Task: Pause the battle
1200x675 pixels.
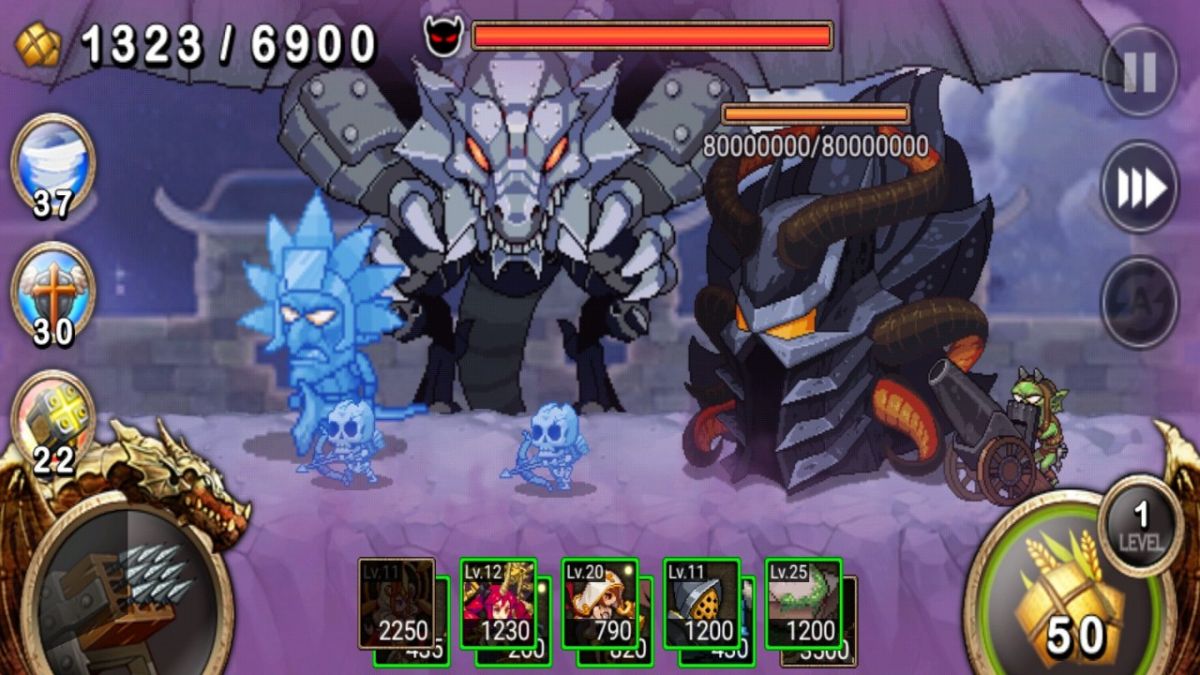Action: coord(1139,71)
